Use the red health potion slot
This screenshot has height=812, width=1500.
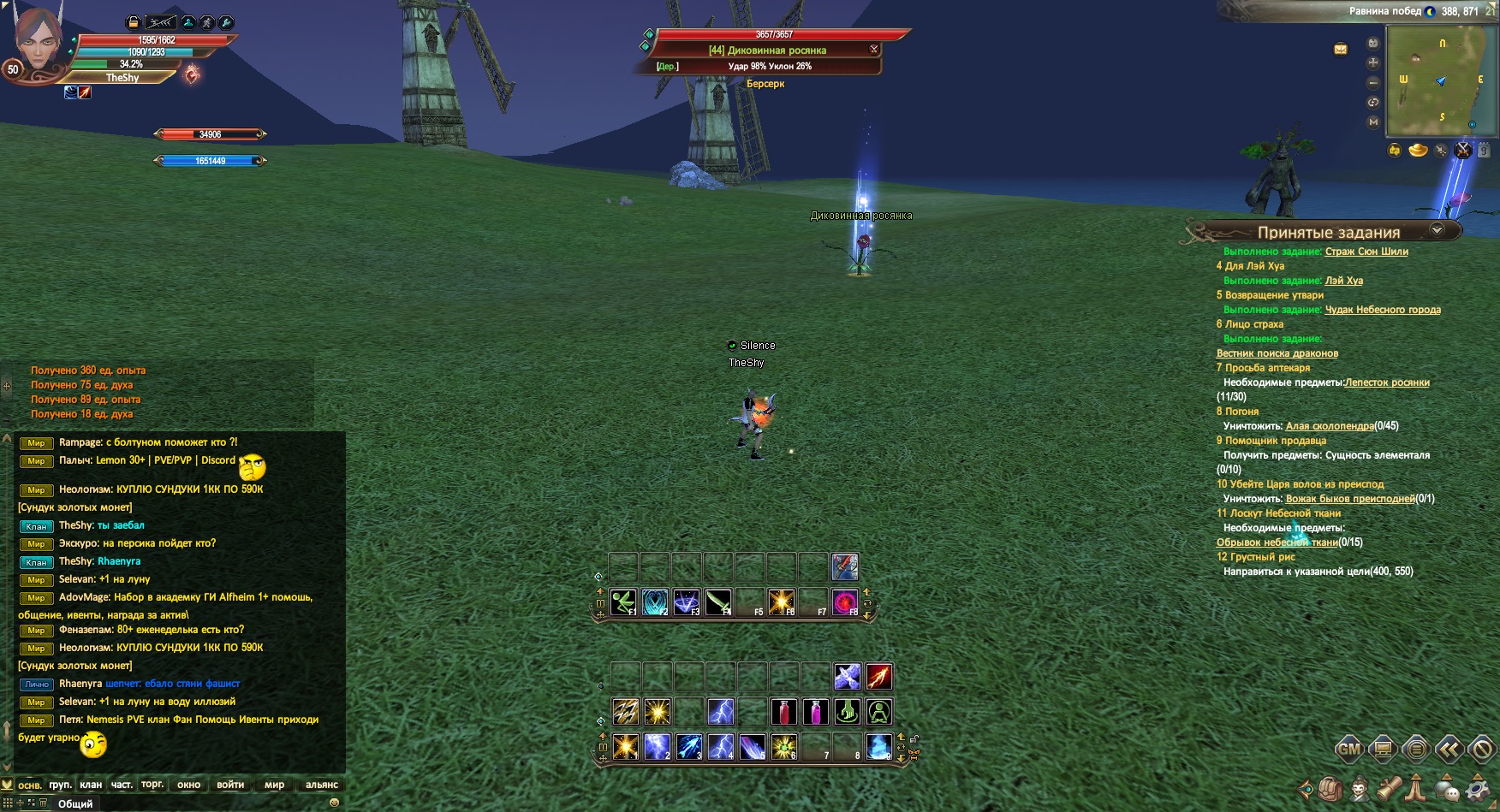[x=783, y=712]
